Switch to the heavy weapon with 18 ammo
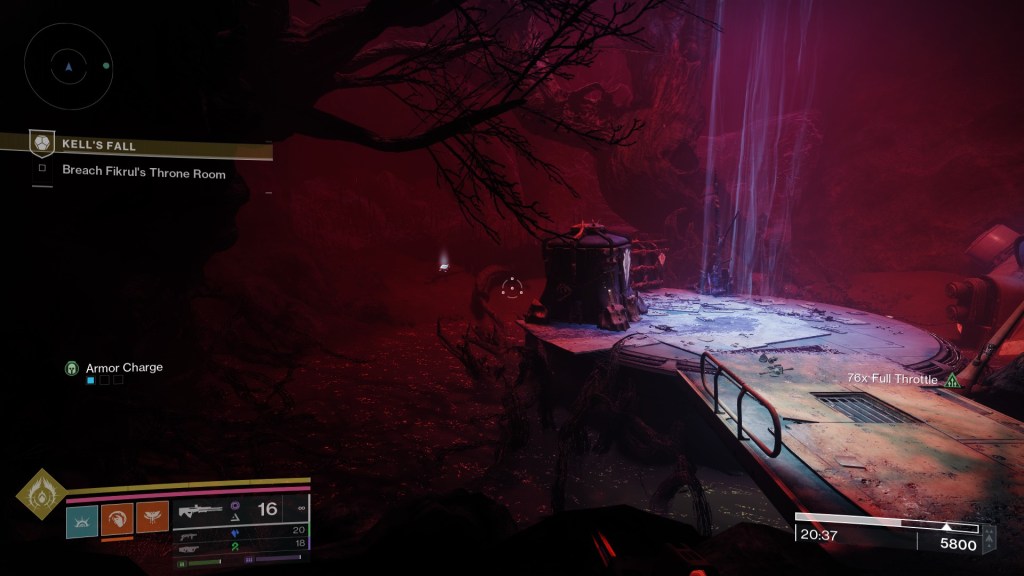 pyautogui.click(x=240, y=546)
